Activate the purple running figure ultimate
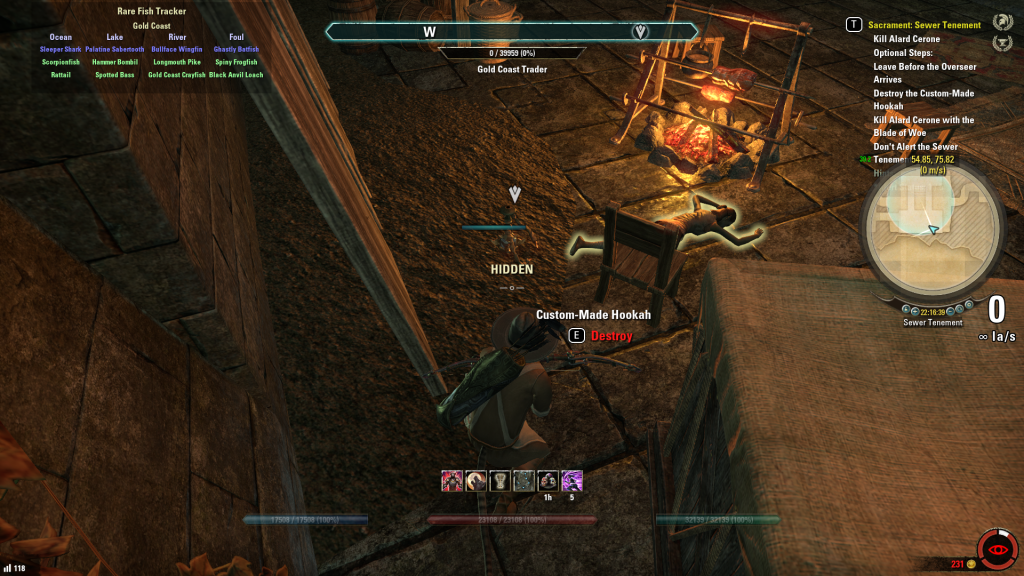Image resolution: width=1024 pixels, height=576 pixels. pos(572,481)
